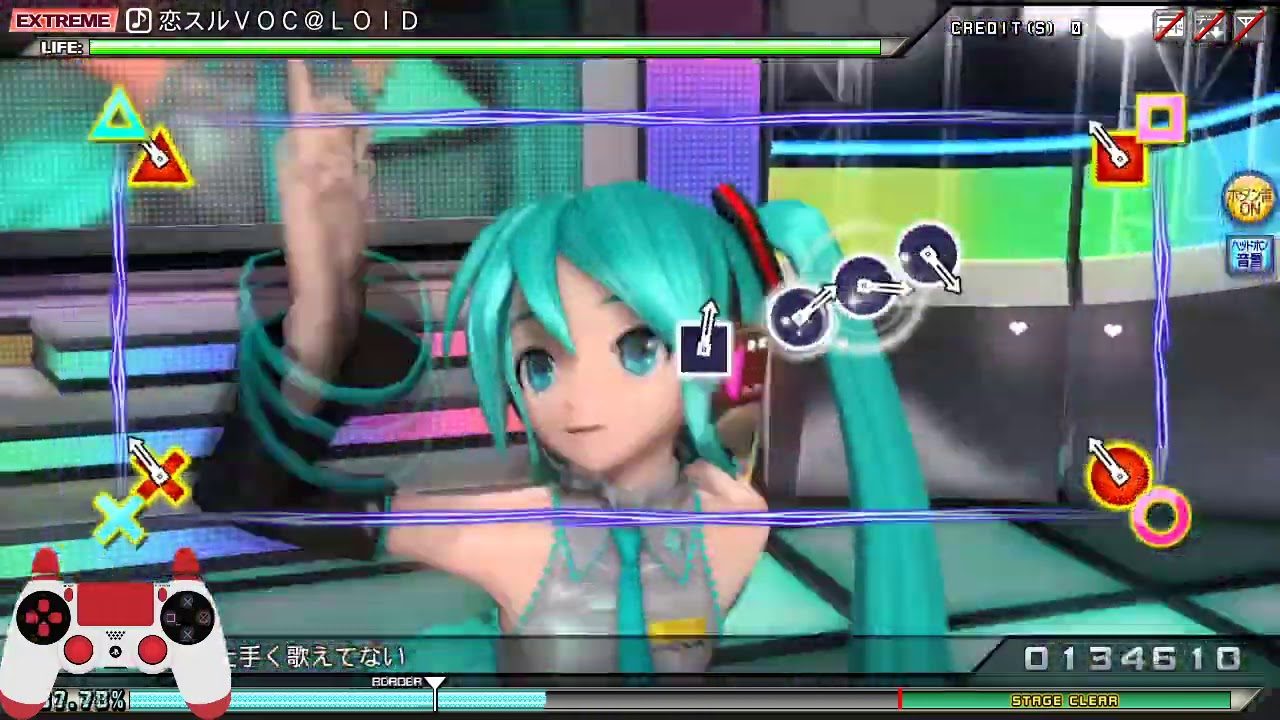The height and width of the screenshot is (720, 1280).
Task: Select the pink circle note ring on the right
Action: (1160, 516)
